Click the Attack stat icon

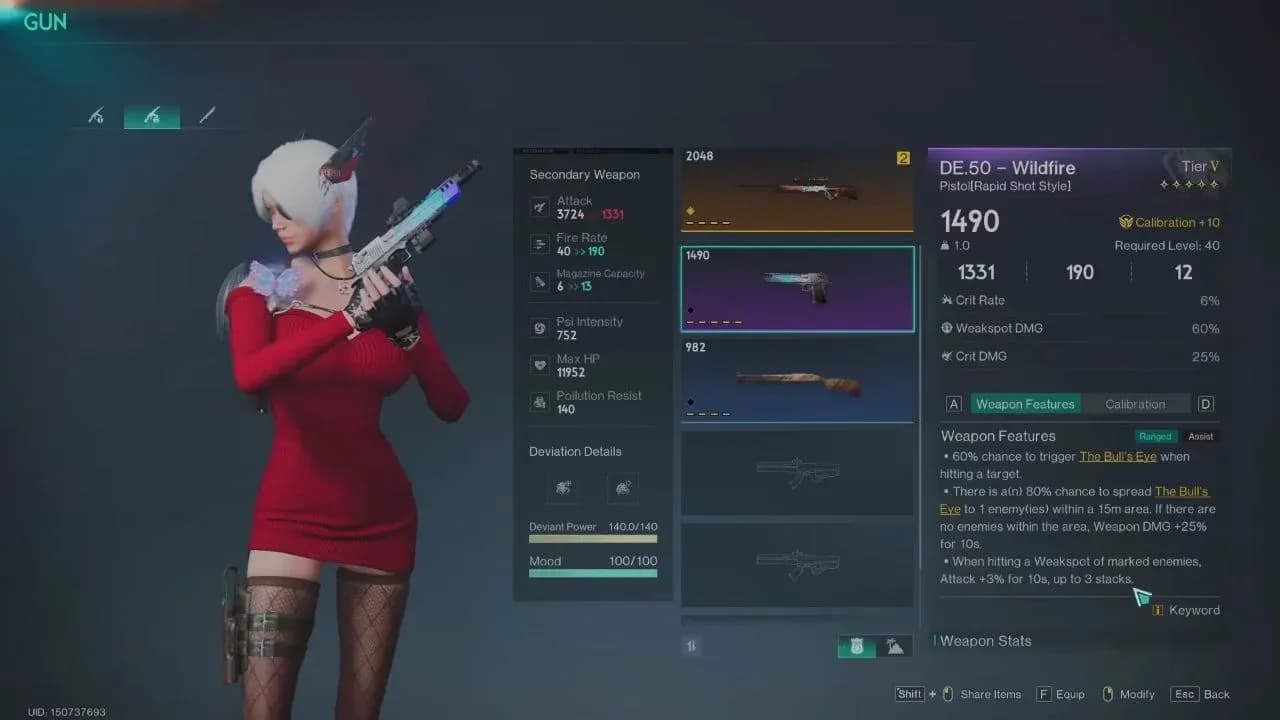pos(540,207)
